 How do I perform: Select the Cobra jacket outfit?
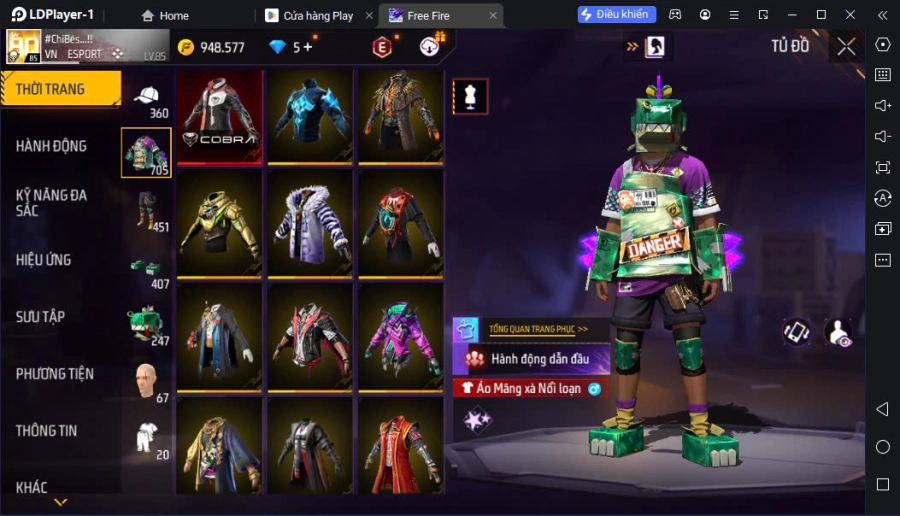[x=219, y=115]
